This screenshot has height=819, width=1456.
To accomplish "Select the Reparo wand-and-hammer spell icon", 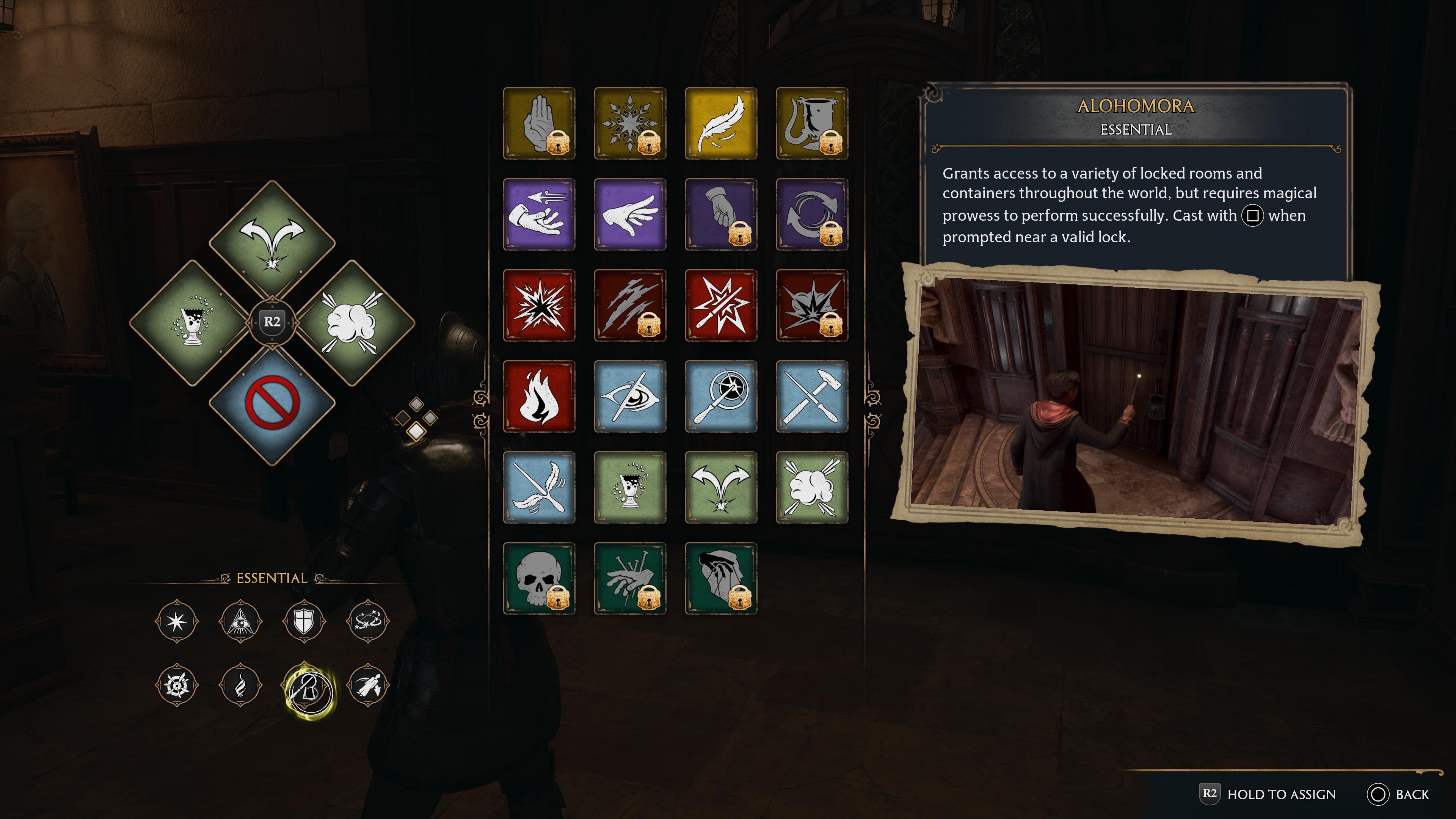I will [812, 397].
